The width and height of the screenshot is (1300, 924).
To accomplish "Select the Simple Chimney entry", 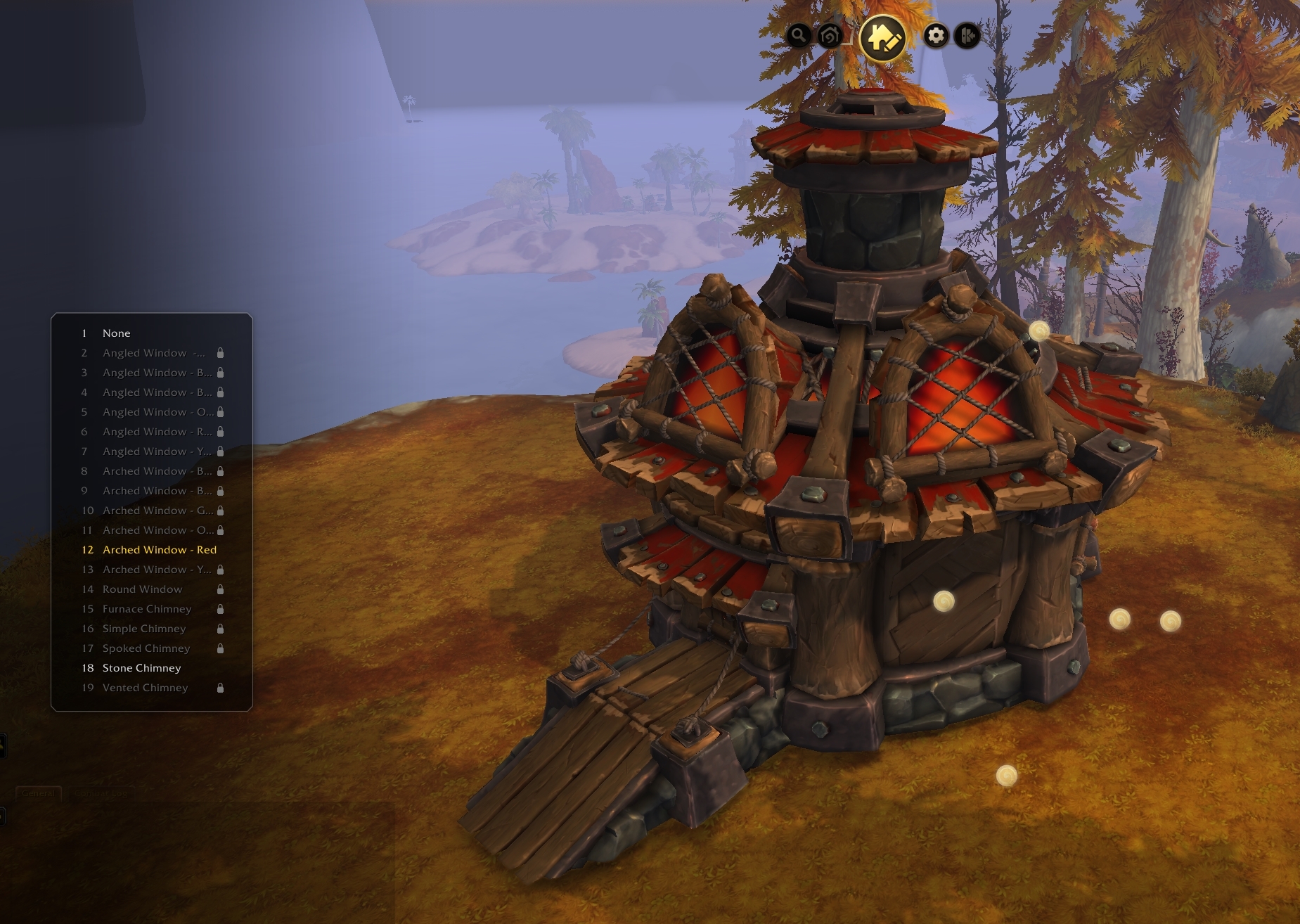I will [143, 629].
